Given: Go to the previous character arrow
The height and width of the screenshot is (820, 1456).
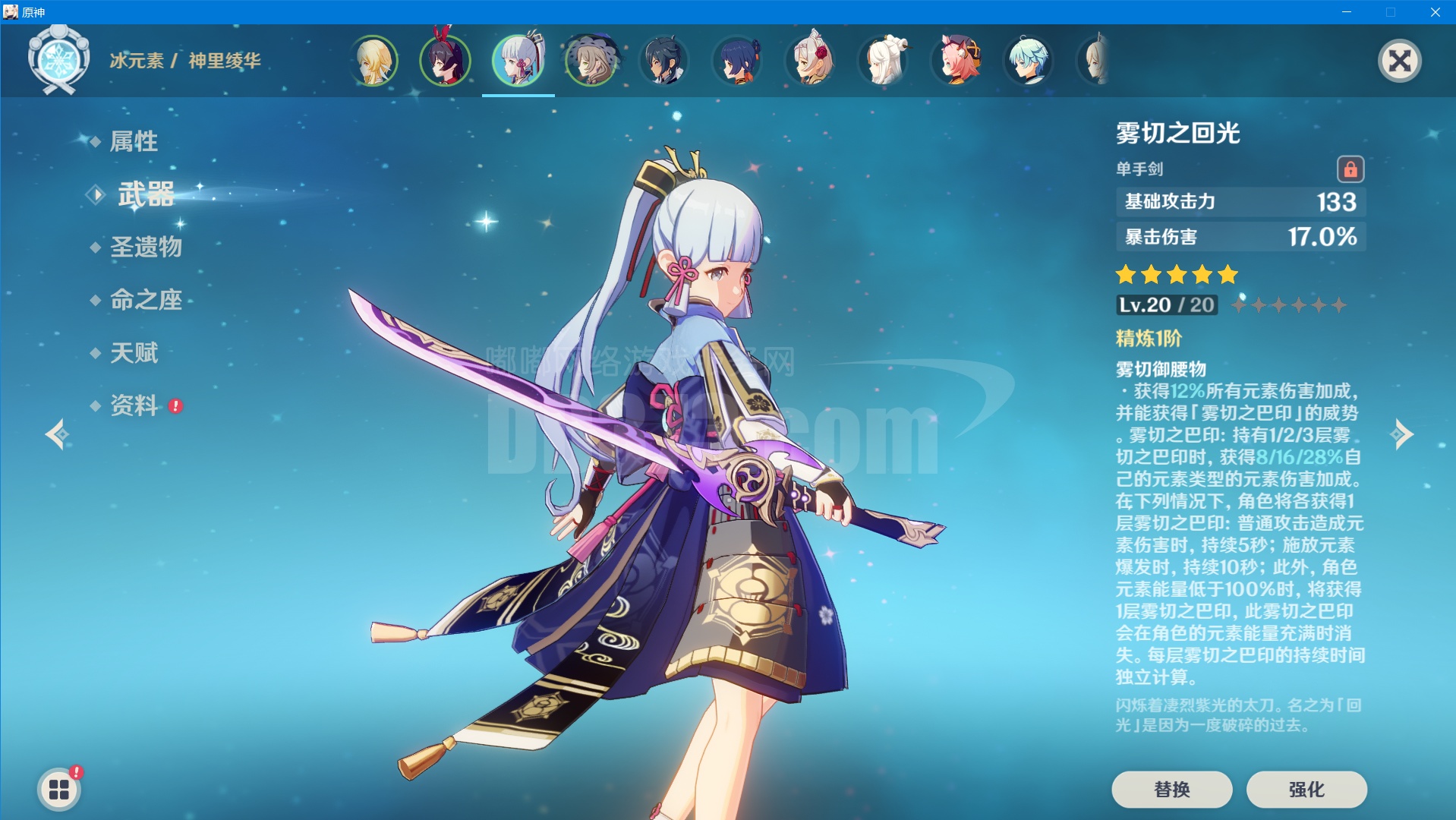Looking at the screenshot, I should [57, 434].
